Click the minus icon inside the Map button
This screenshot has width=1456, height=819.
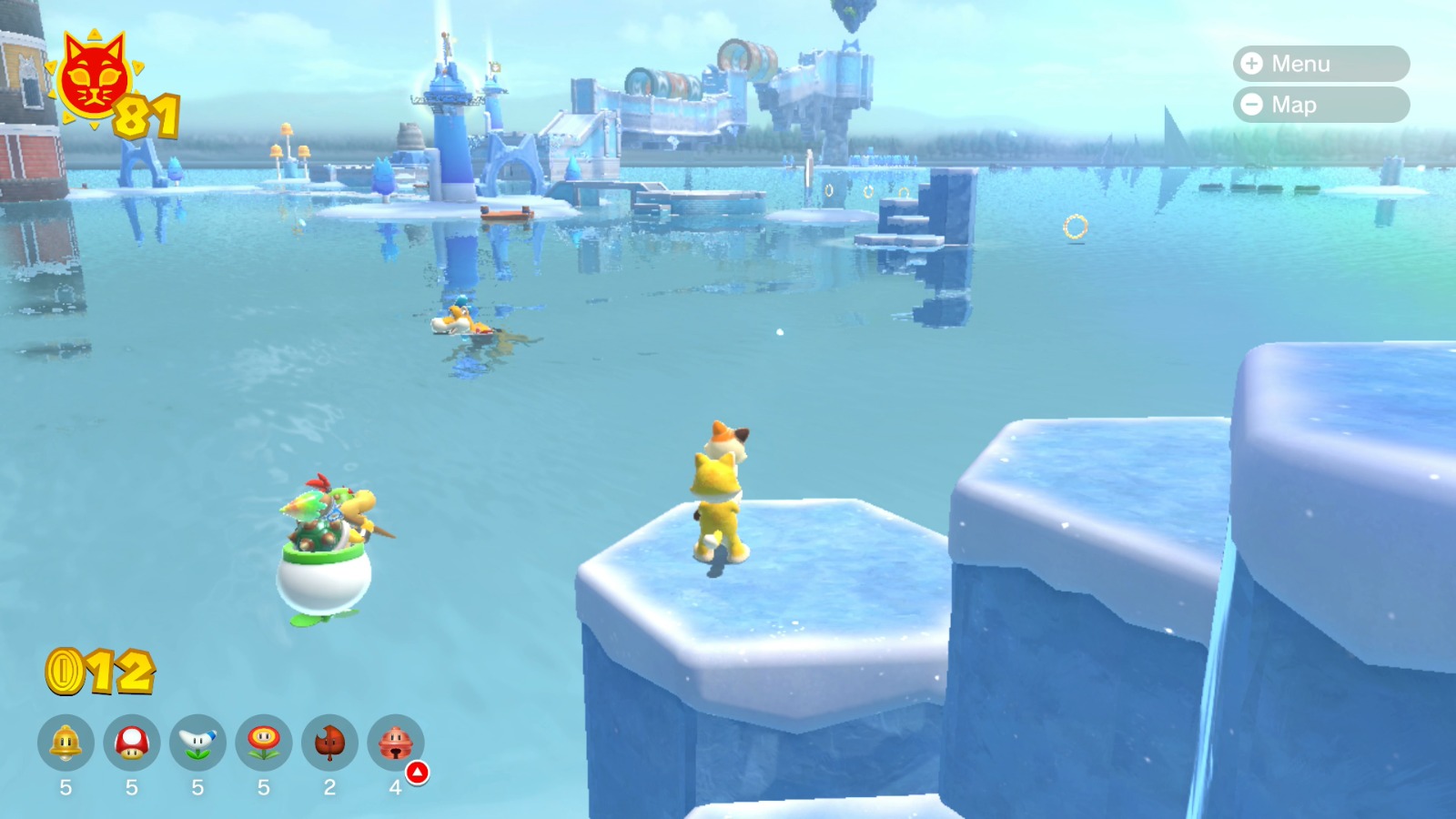pyautogui.click(x=1252, y=105)
